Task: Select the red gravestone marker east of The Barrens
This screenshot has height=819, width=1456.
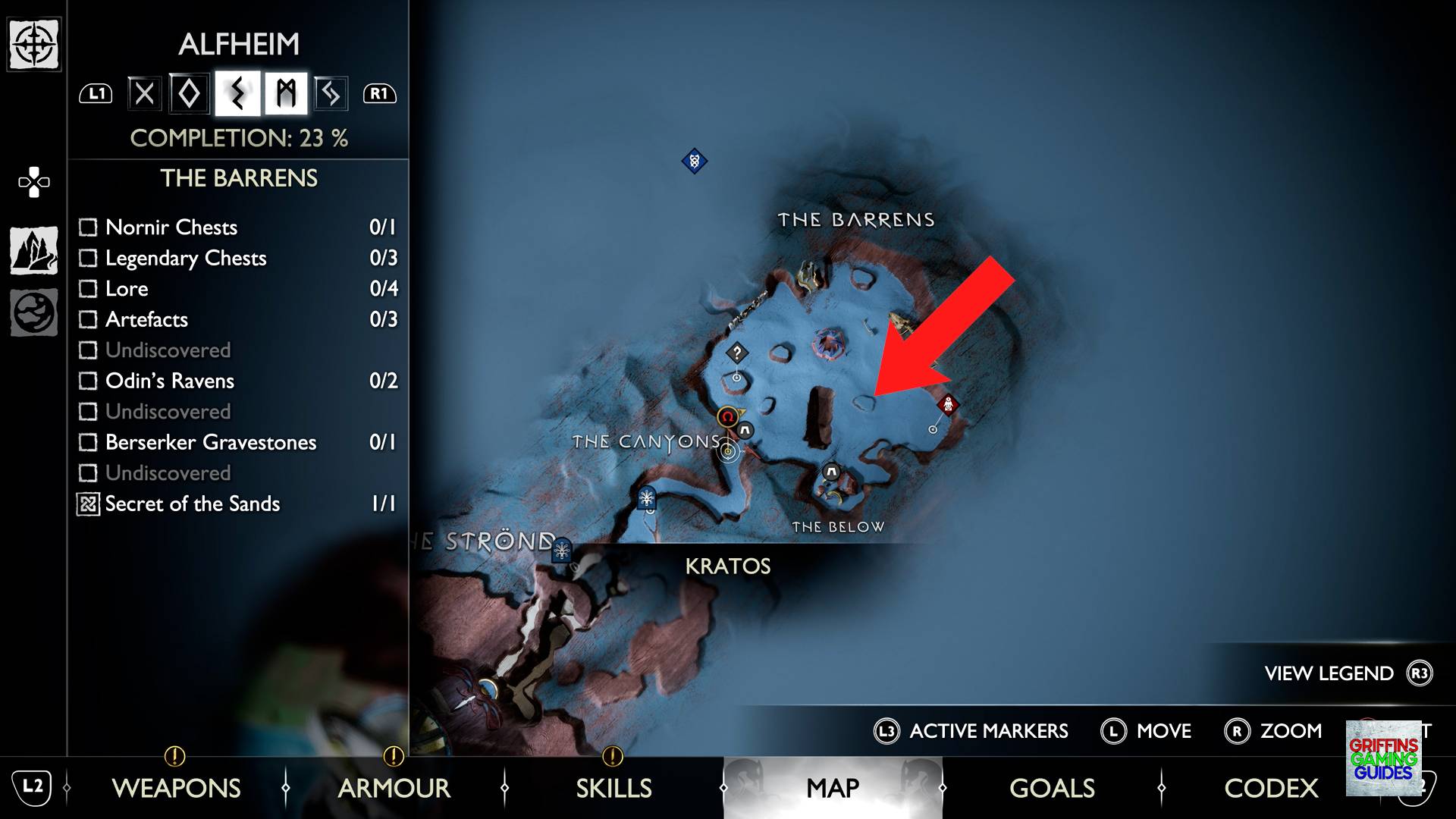Action: click(x=948, y=405)
